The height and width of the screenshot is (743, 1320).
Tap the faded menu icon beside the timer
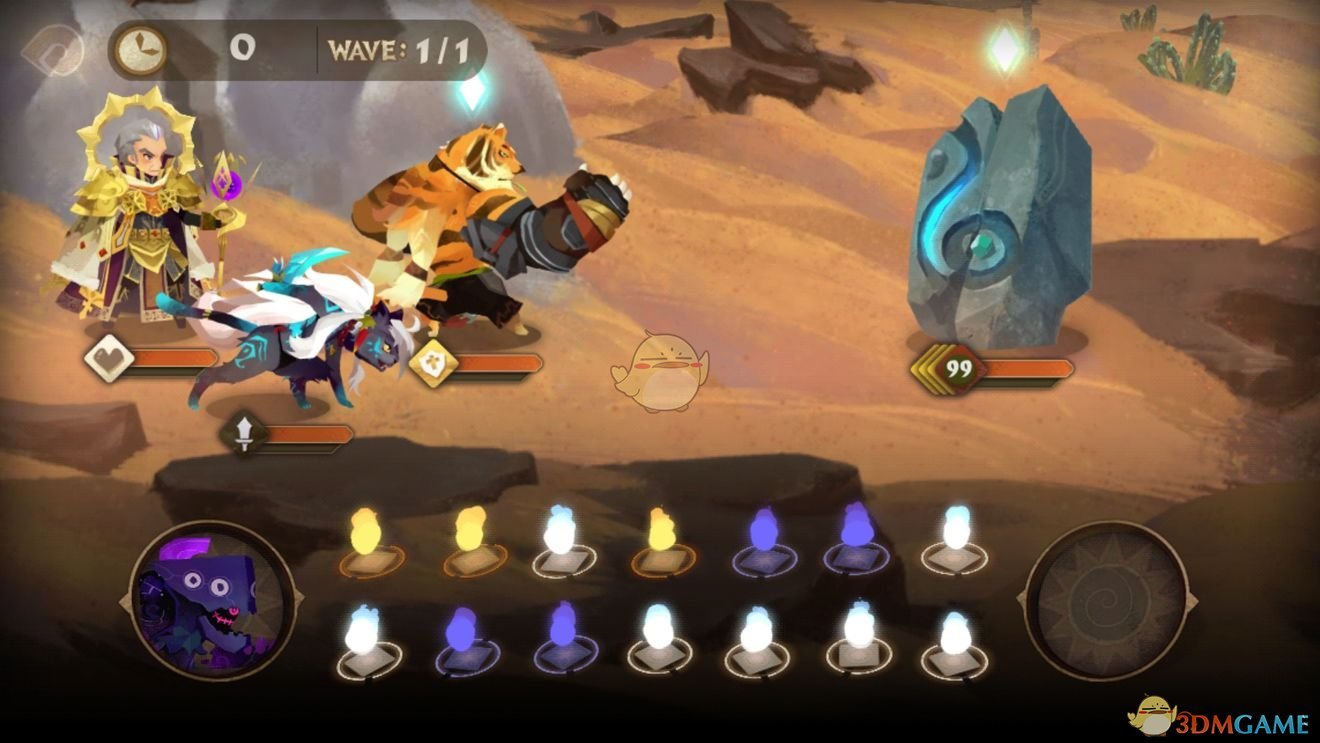click(54, 50)
